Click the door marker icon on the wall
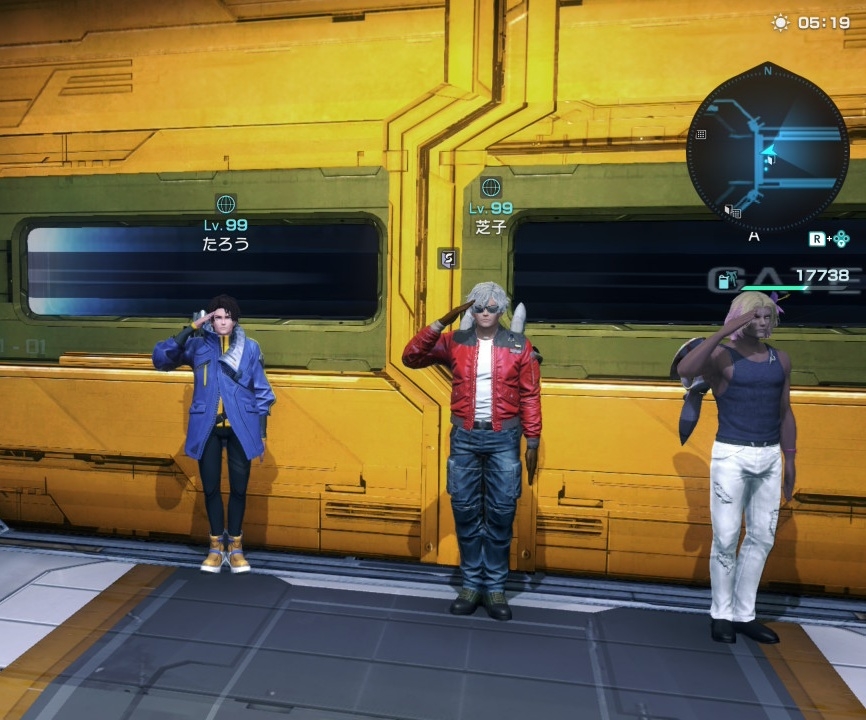Viewport: 866px width, 720px height. pyautogui.click(x=448, y=258)
